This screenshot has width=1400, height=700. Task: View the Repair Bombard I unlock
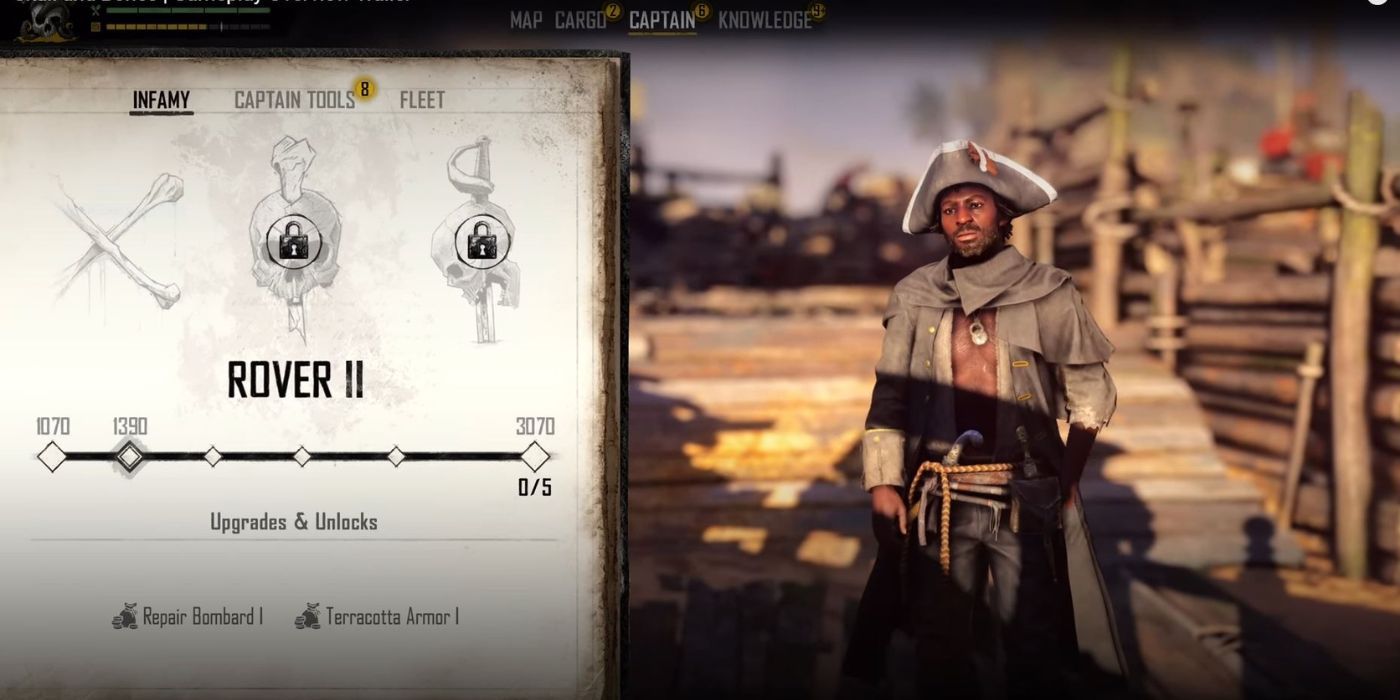coord(188,617)
